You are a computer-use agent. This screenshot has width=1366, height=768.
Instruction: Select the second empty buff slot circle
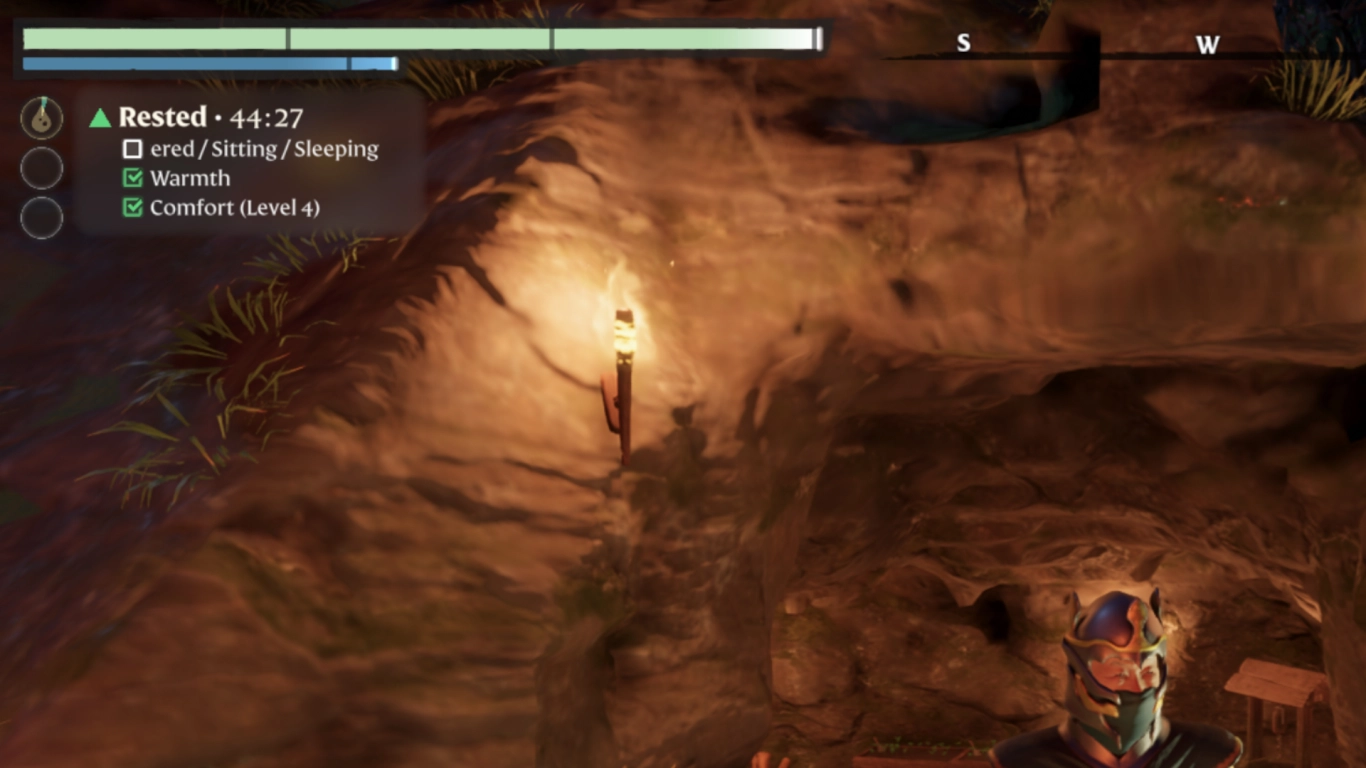click(x=42, y=218)
